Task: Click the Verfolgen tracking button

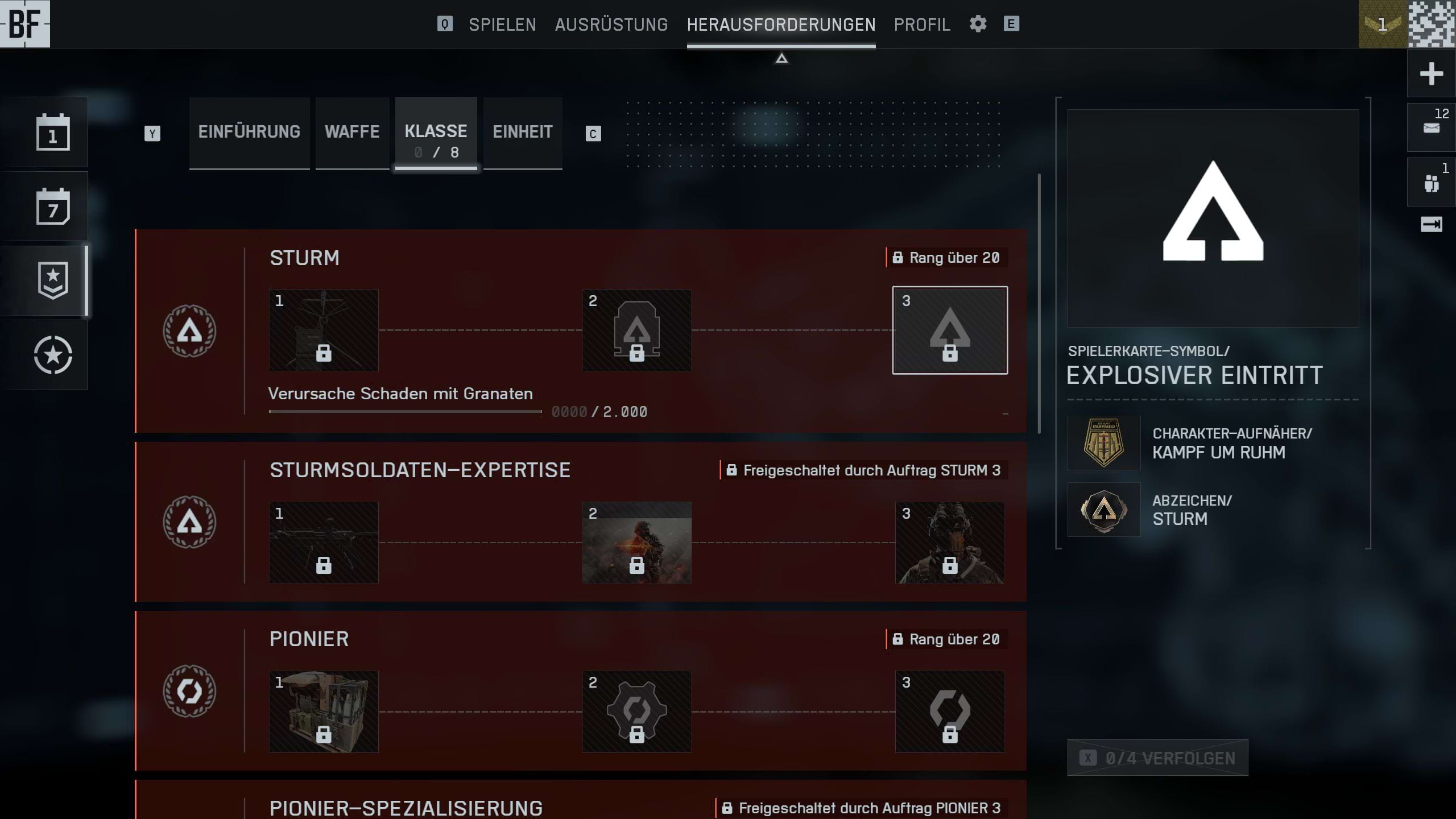Action: [x=1157, y=758]
